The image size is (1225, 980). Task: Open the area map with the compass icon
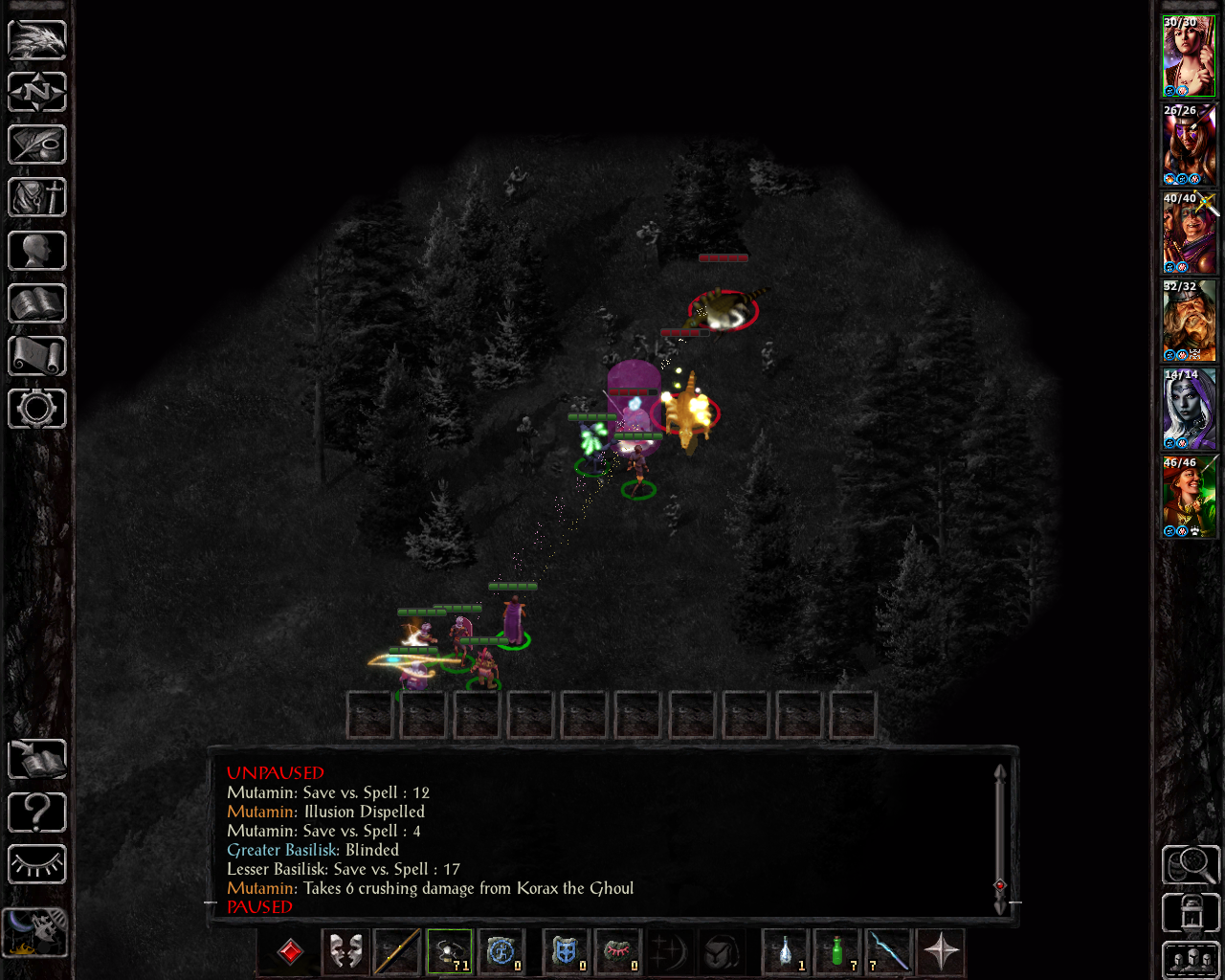[x=37, y=93]
